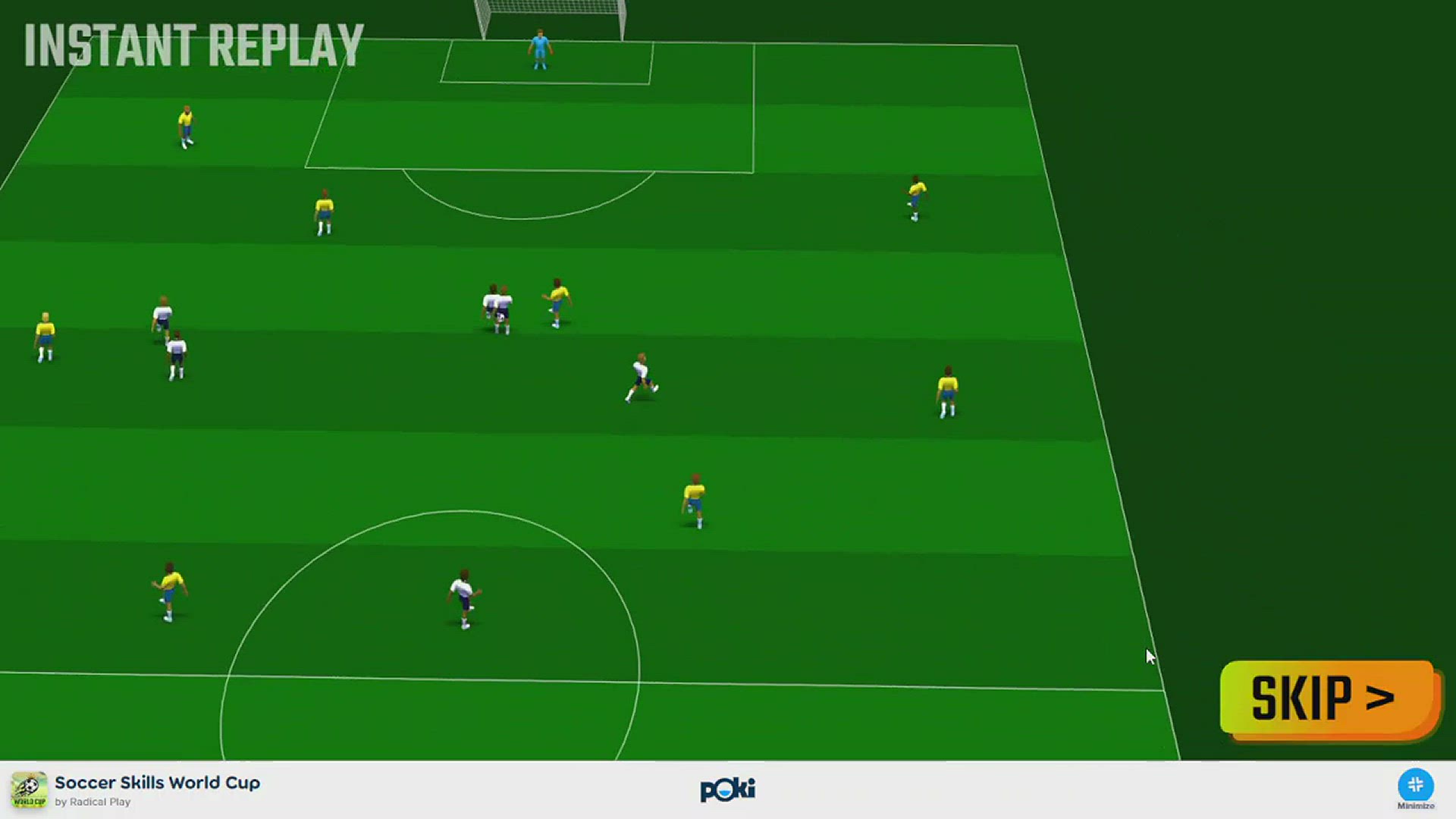1456x819 pixels.
Task: Click the Soccer Skills World Cup thumbnail
Action: pos(29,790)
